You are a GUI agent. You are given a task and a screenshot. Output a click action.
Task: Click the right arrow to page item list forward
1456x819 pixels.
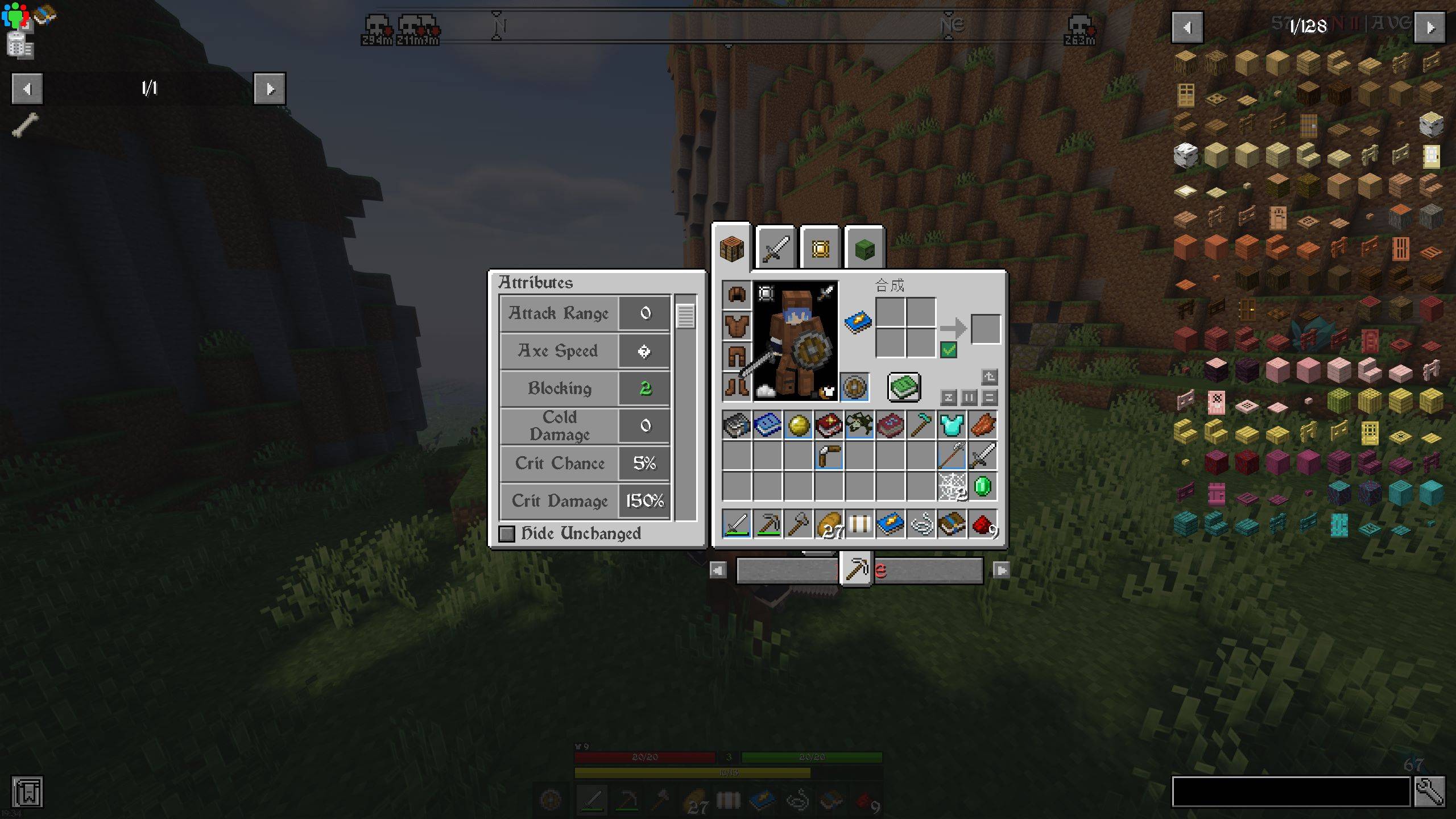click(270, 90)
